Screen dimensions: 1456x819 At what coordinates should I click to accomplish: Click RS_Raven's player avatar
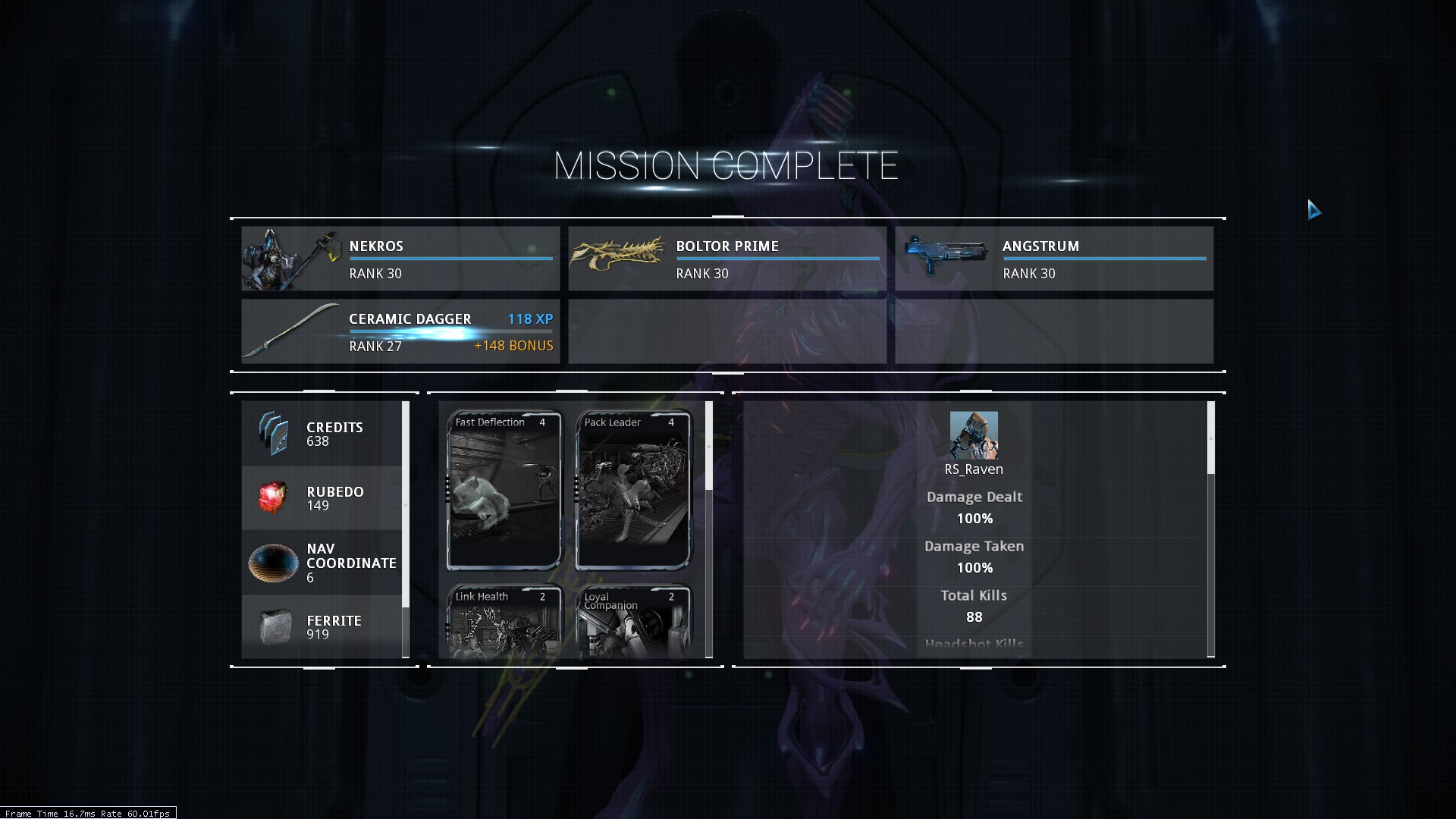(x=974, y=435)
